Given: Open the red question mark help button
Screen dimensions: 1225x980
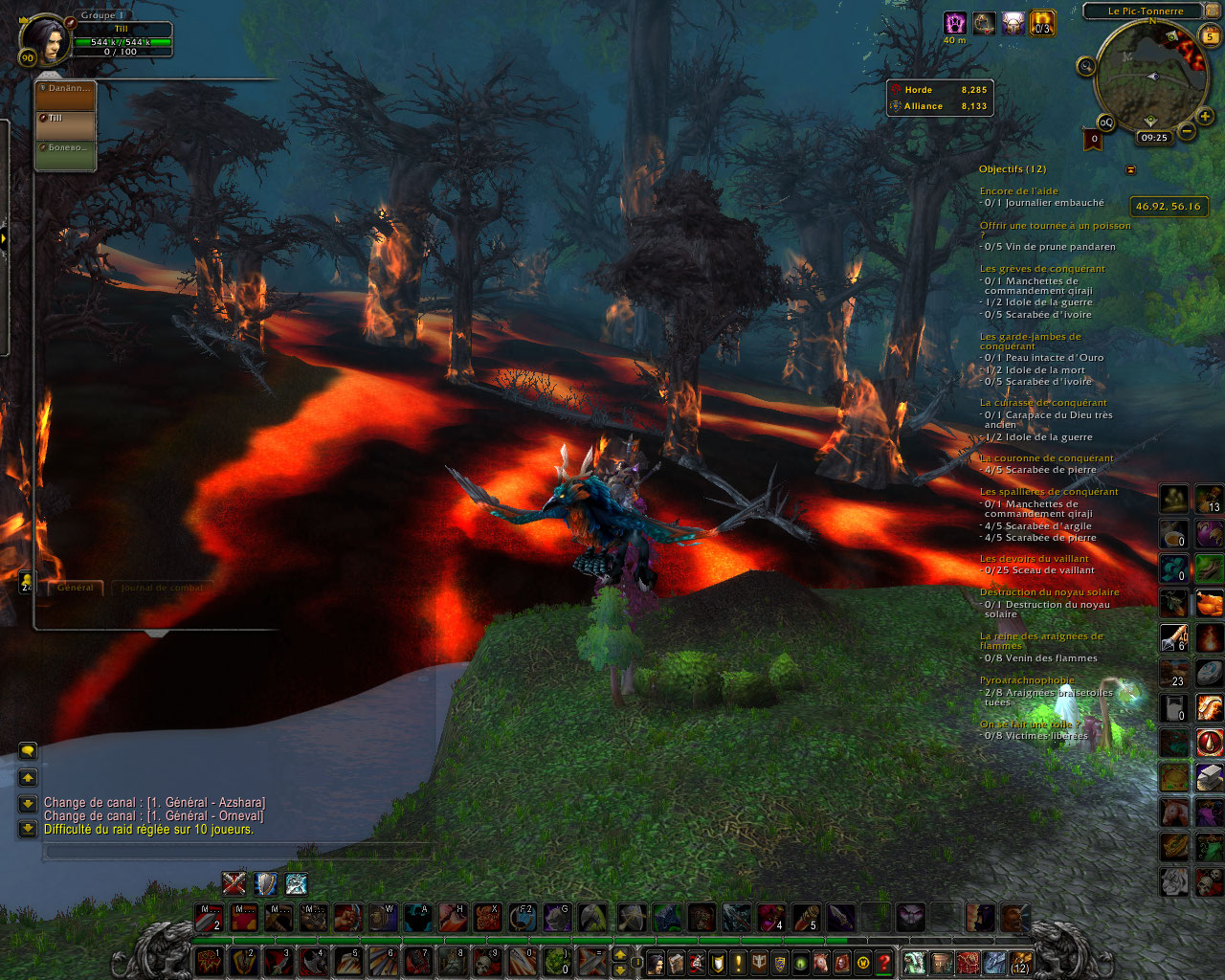Looking at the screenshot, I should 884,962.
